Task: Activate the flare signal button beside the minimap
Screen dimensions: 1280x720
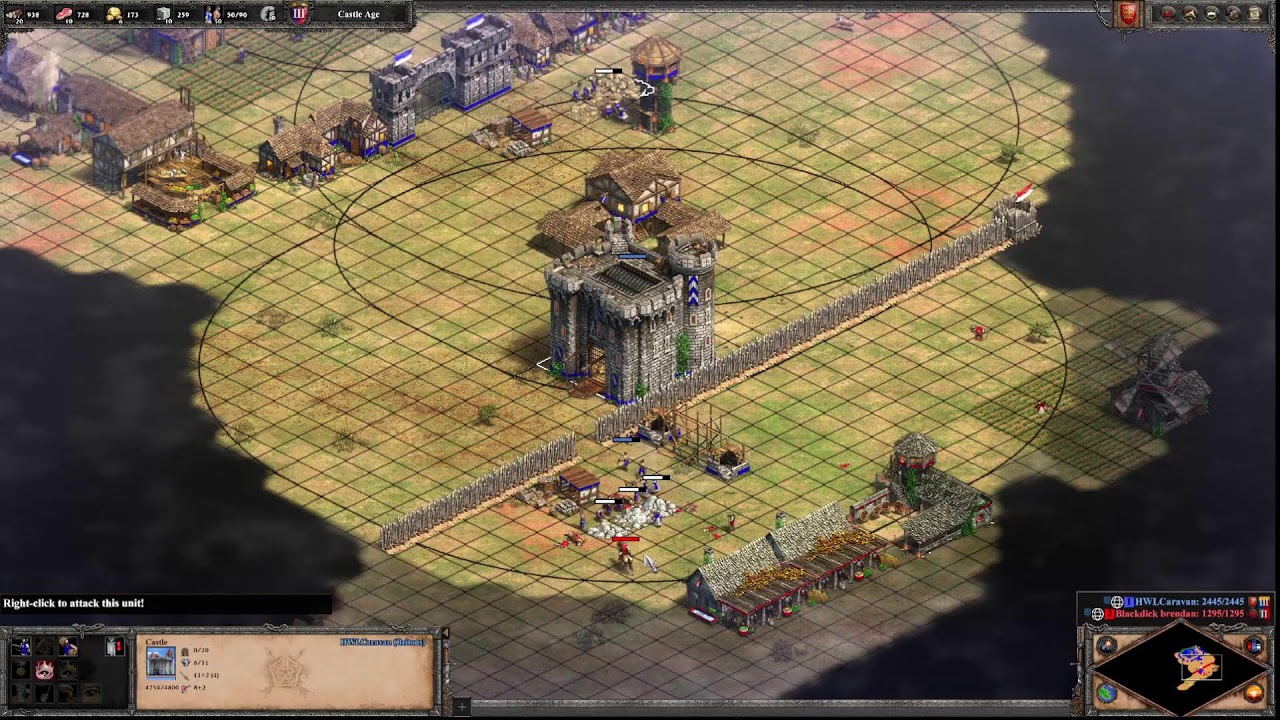Action: 1107,646
